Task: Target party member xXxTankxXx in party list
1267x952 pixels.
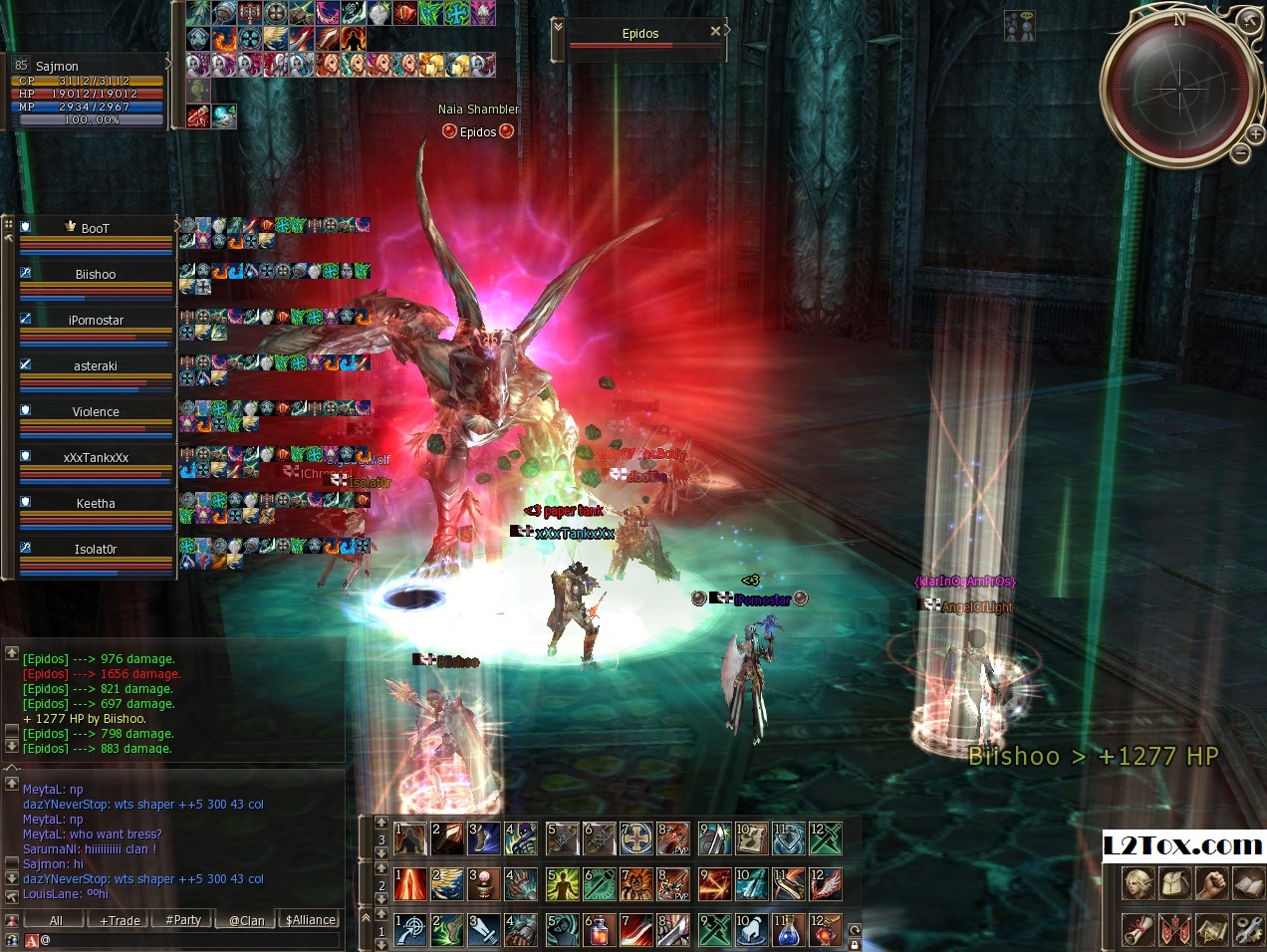Action: pos(96,458)
